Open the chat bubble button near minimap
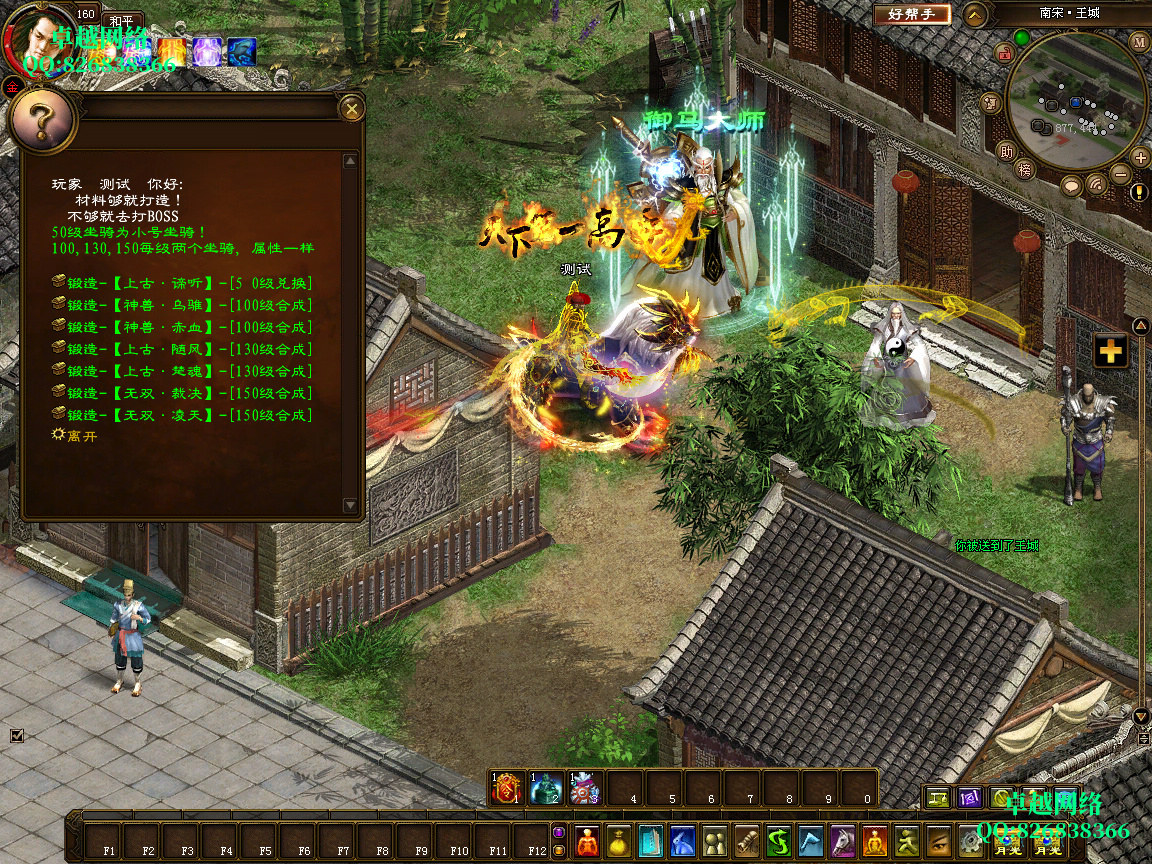The image size is (1152, 864). (x=1071, y=186)
